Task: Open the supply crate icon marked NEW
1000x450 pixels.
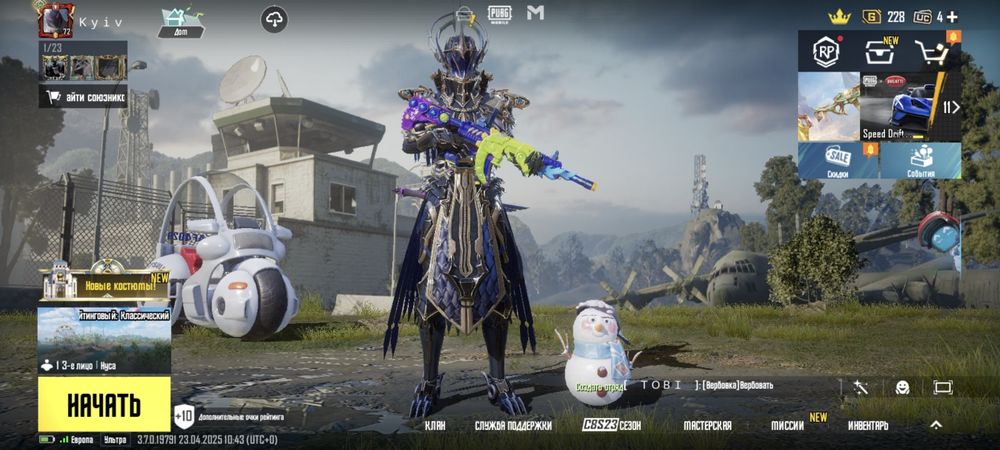Action: click(x=881, y=53)
